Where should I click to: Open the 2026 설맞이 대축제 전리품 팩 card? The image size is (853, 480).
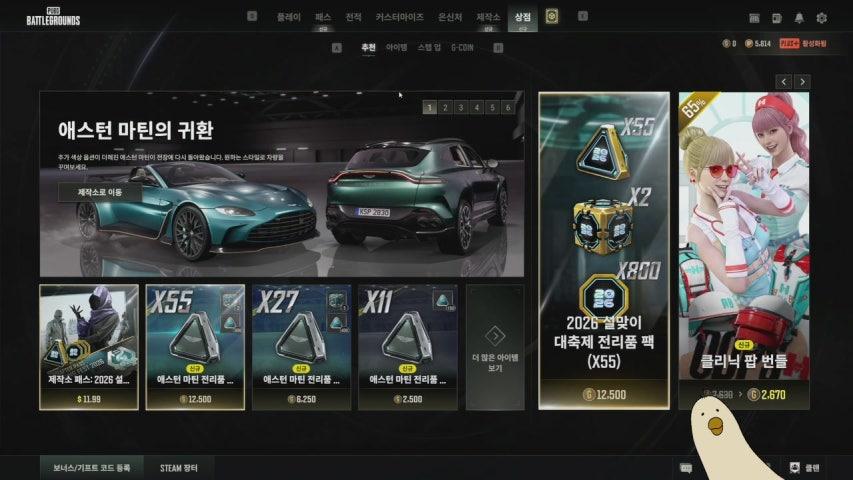603,250
